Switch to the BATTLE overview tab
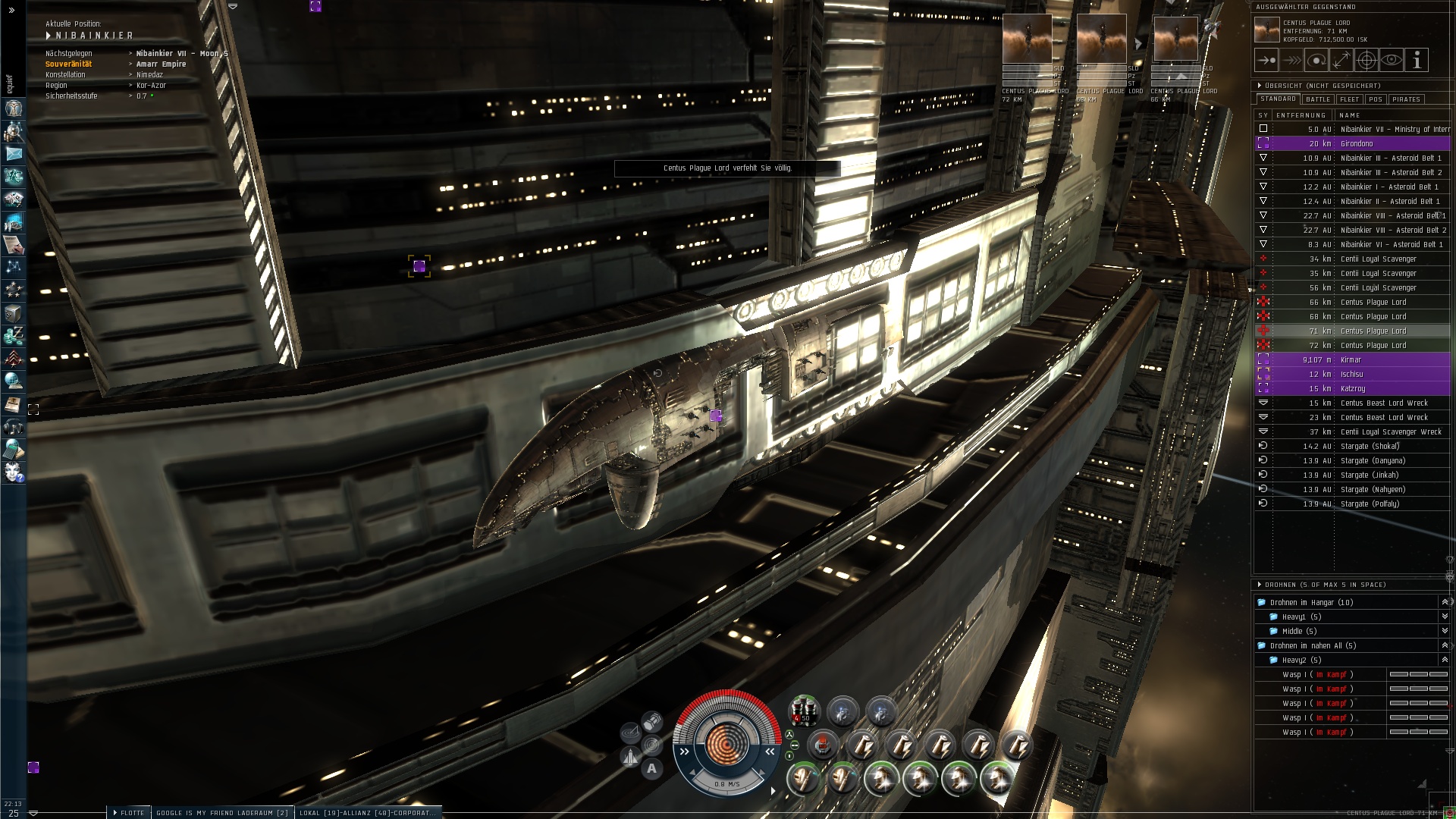1456x819 pixels. 1318,99
